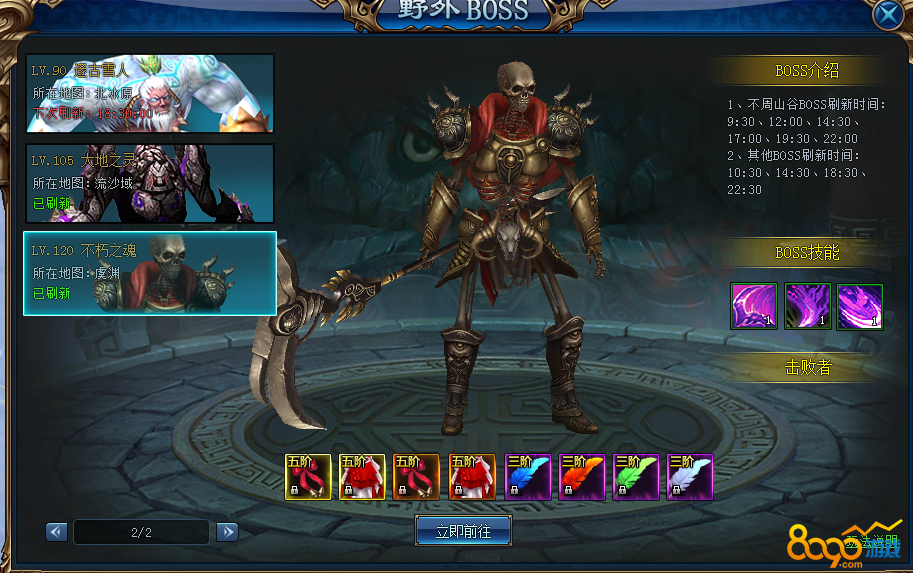Click the 立即前往 button
The height and width of the screenshot is (573, 913).
tap(463, 531)
